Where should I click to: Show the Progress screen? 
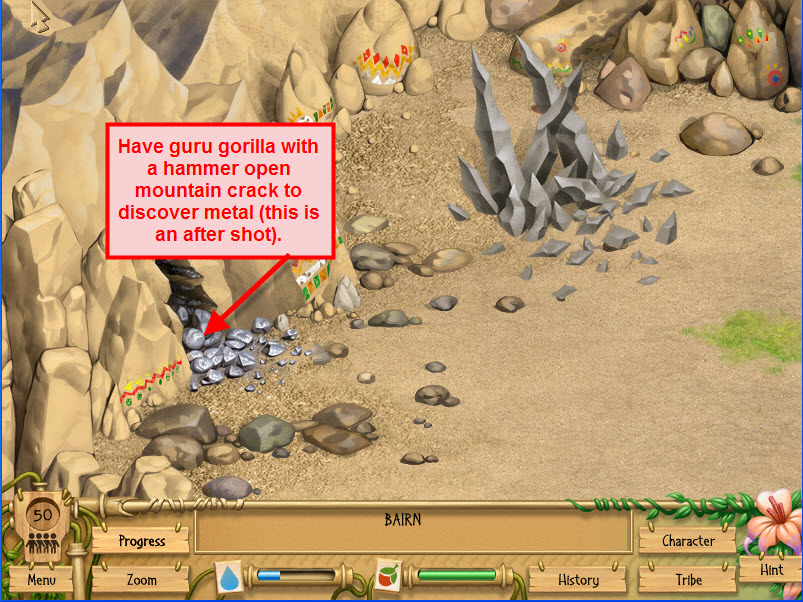pyautogui.click(x=141, y=541)
